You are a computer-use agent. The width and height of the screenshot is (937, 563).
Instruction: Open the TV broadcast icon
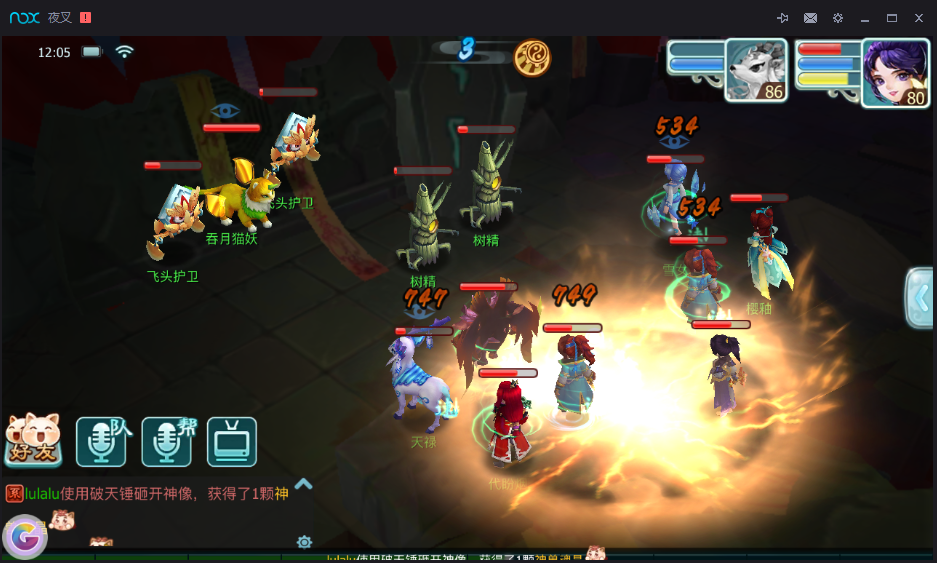click(232, 442)
